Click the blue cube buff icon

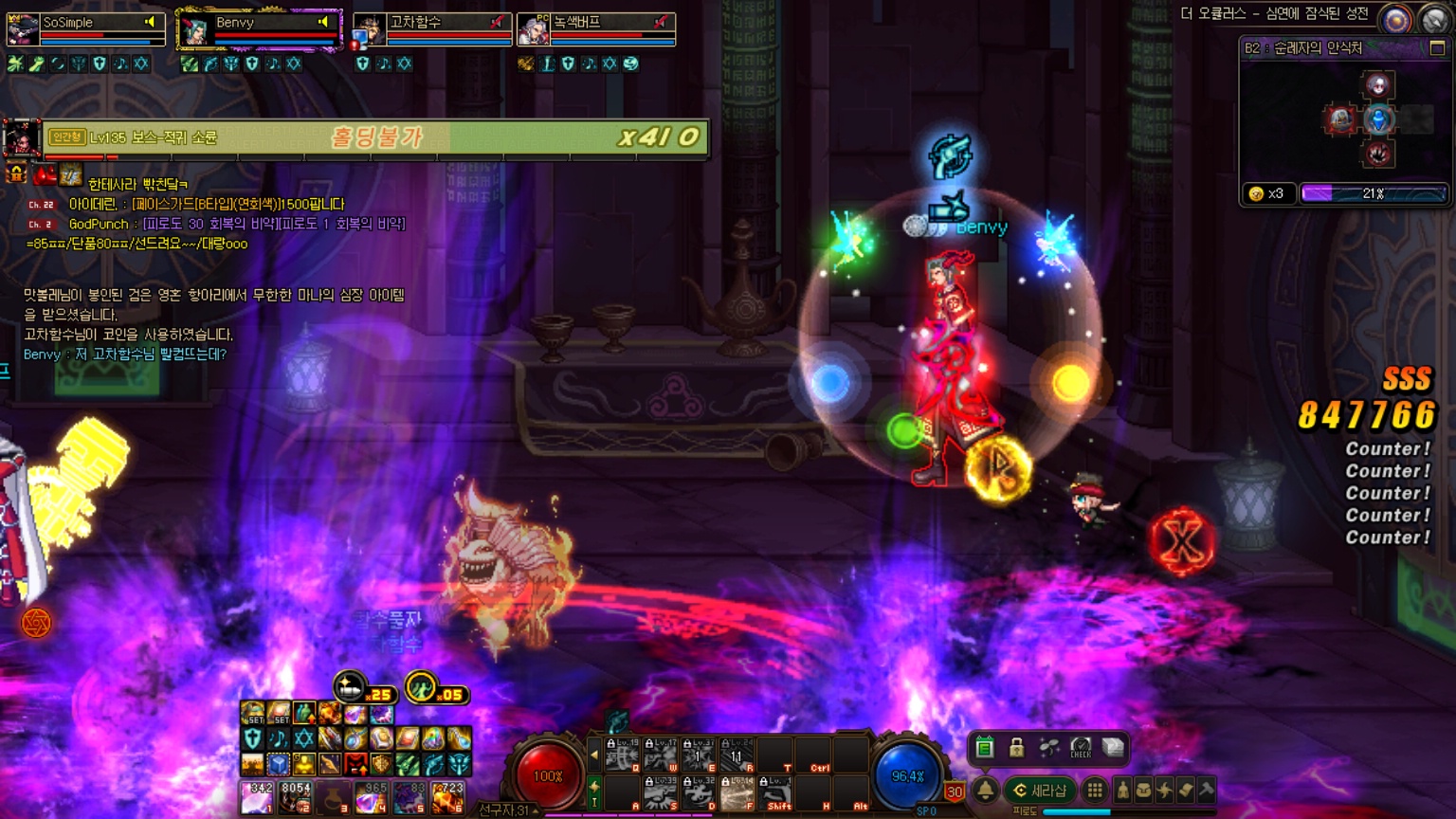click(278, 763)
